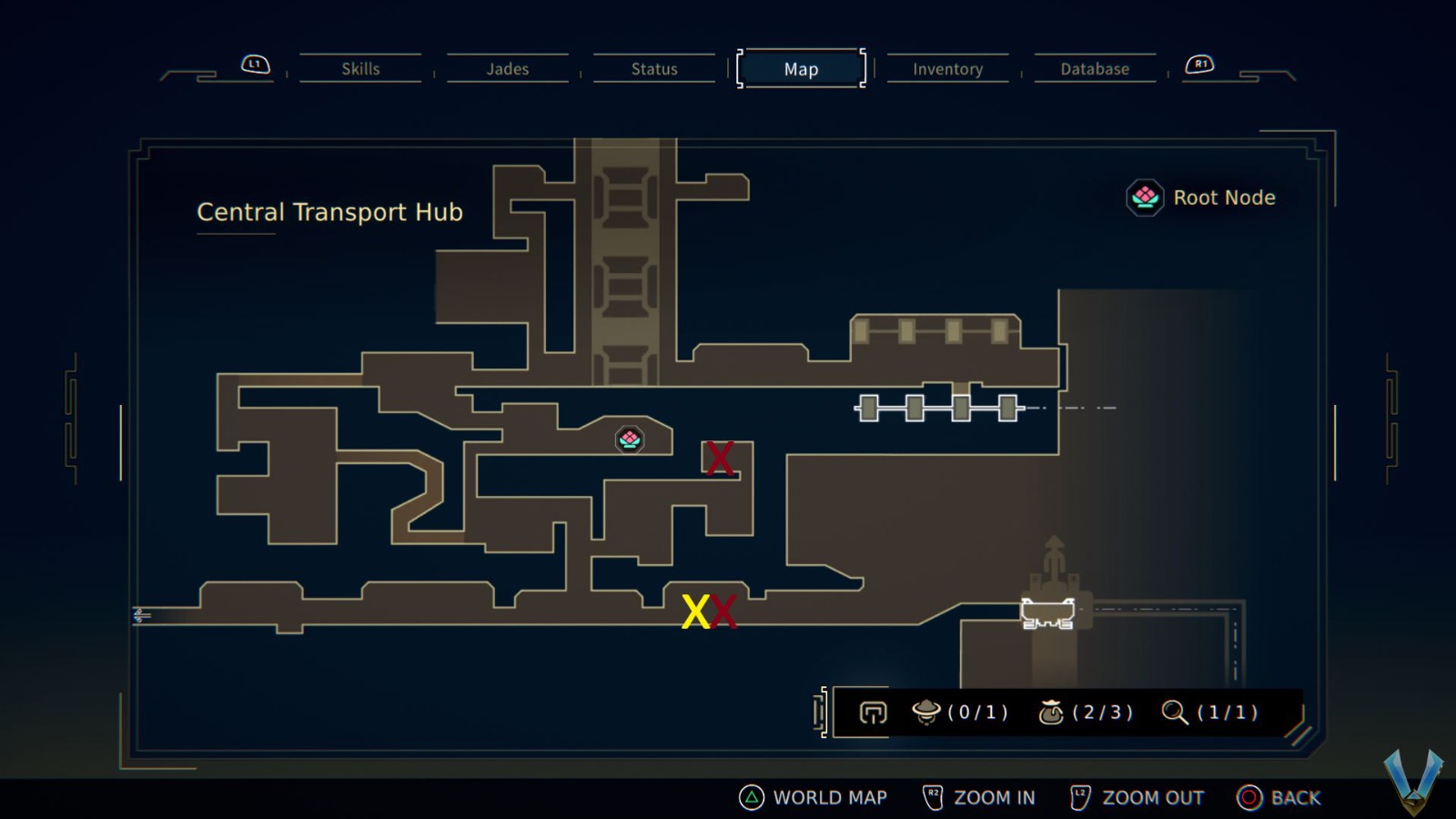Click the magnifying glass counter icon (1/1)

click(x=1176, y=713)
